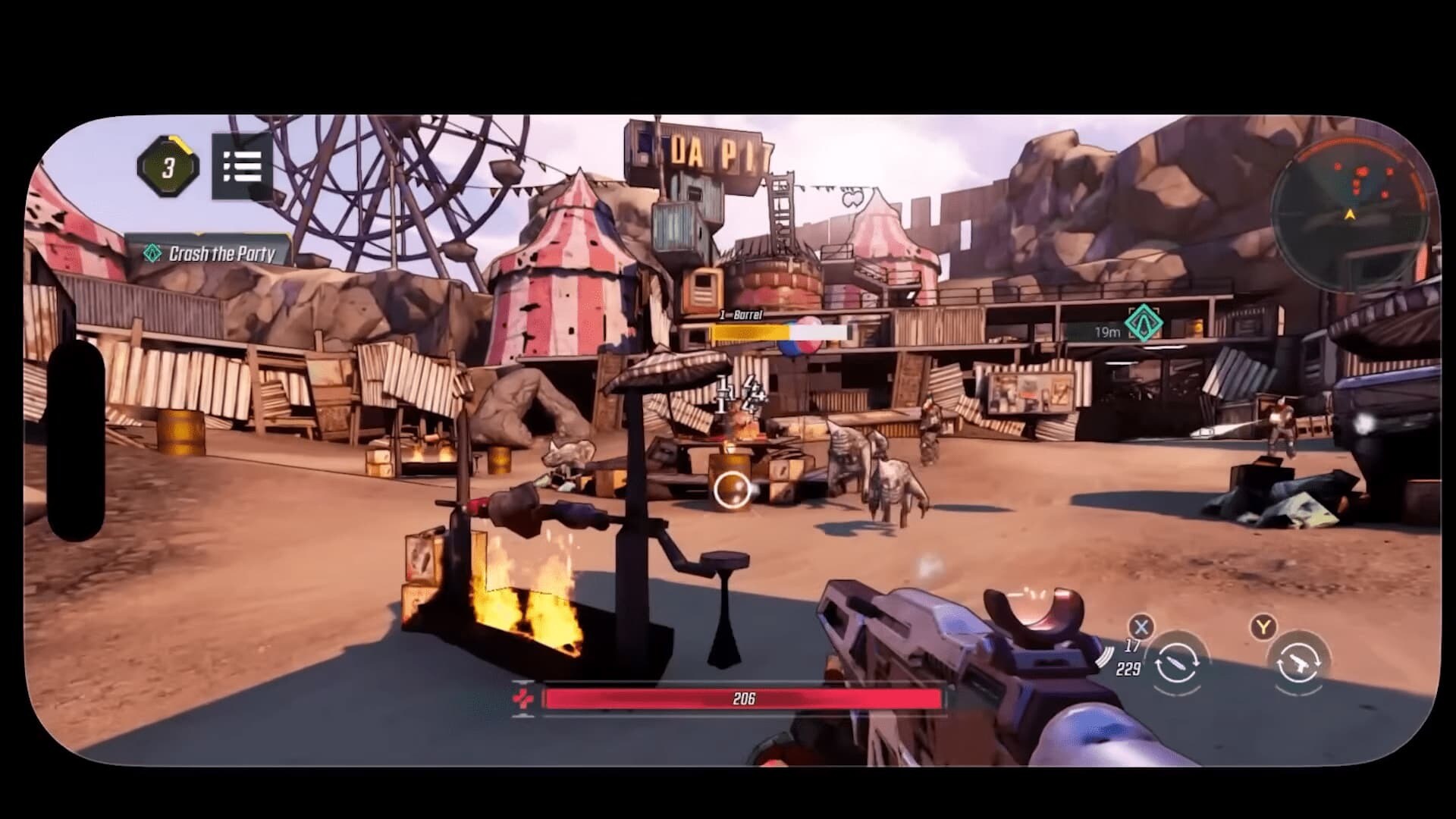Tap the swap weapon pistol button

pos(1299,664)
